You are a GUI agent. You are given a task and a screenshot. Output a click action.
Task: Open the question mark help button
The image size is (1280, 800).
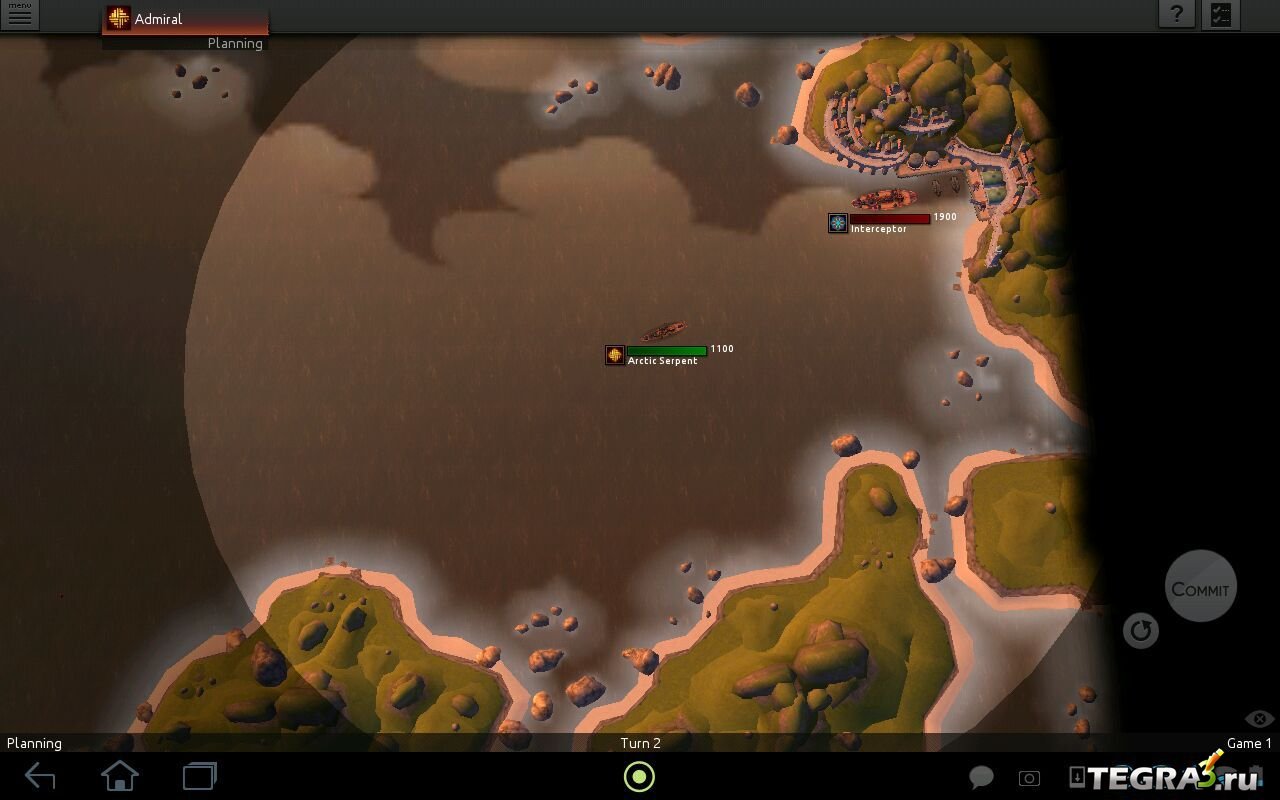[1177, 14]
